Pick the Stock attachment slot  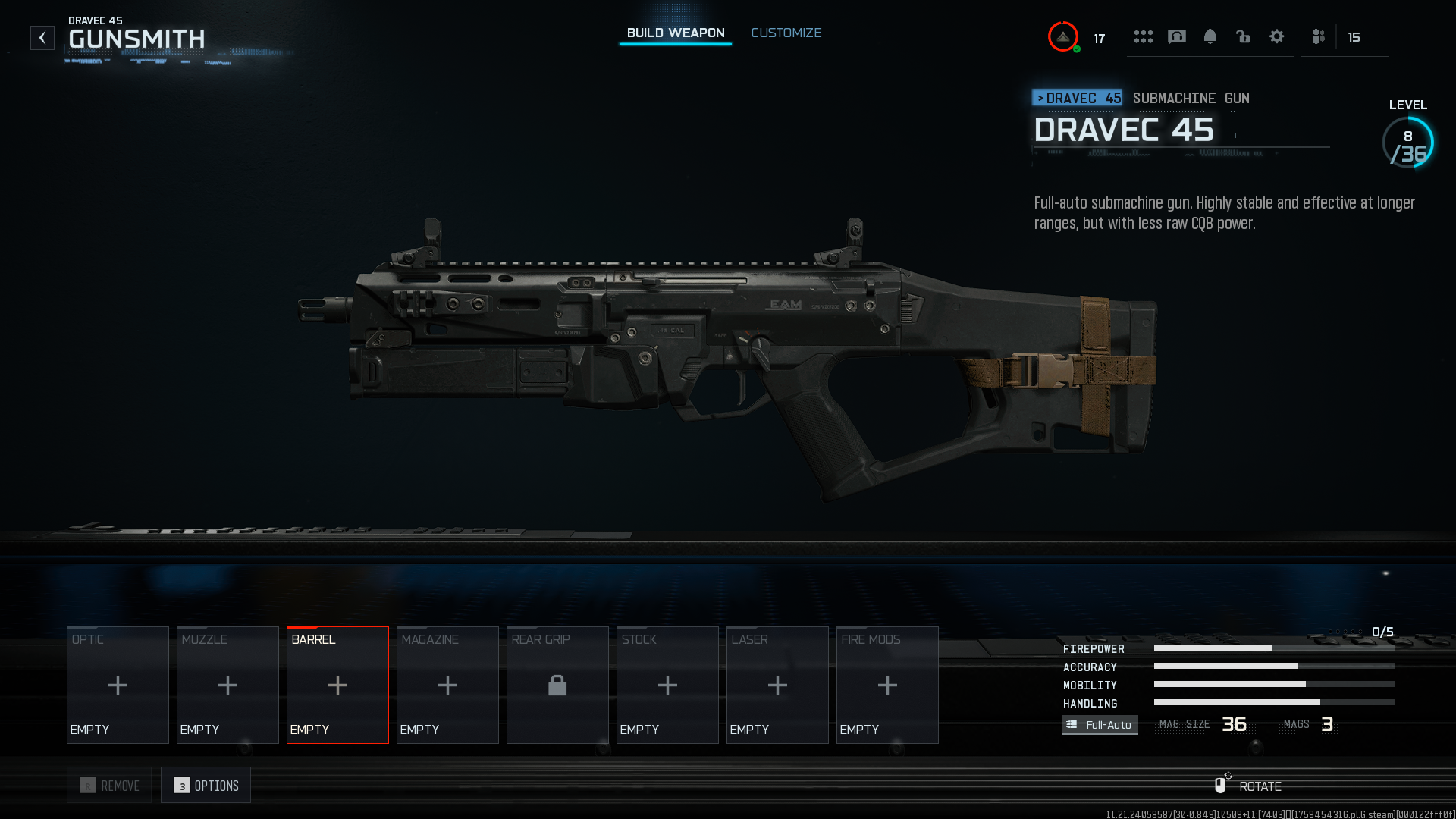tap(667, 685)
